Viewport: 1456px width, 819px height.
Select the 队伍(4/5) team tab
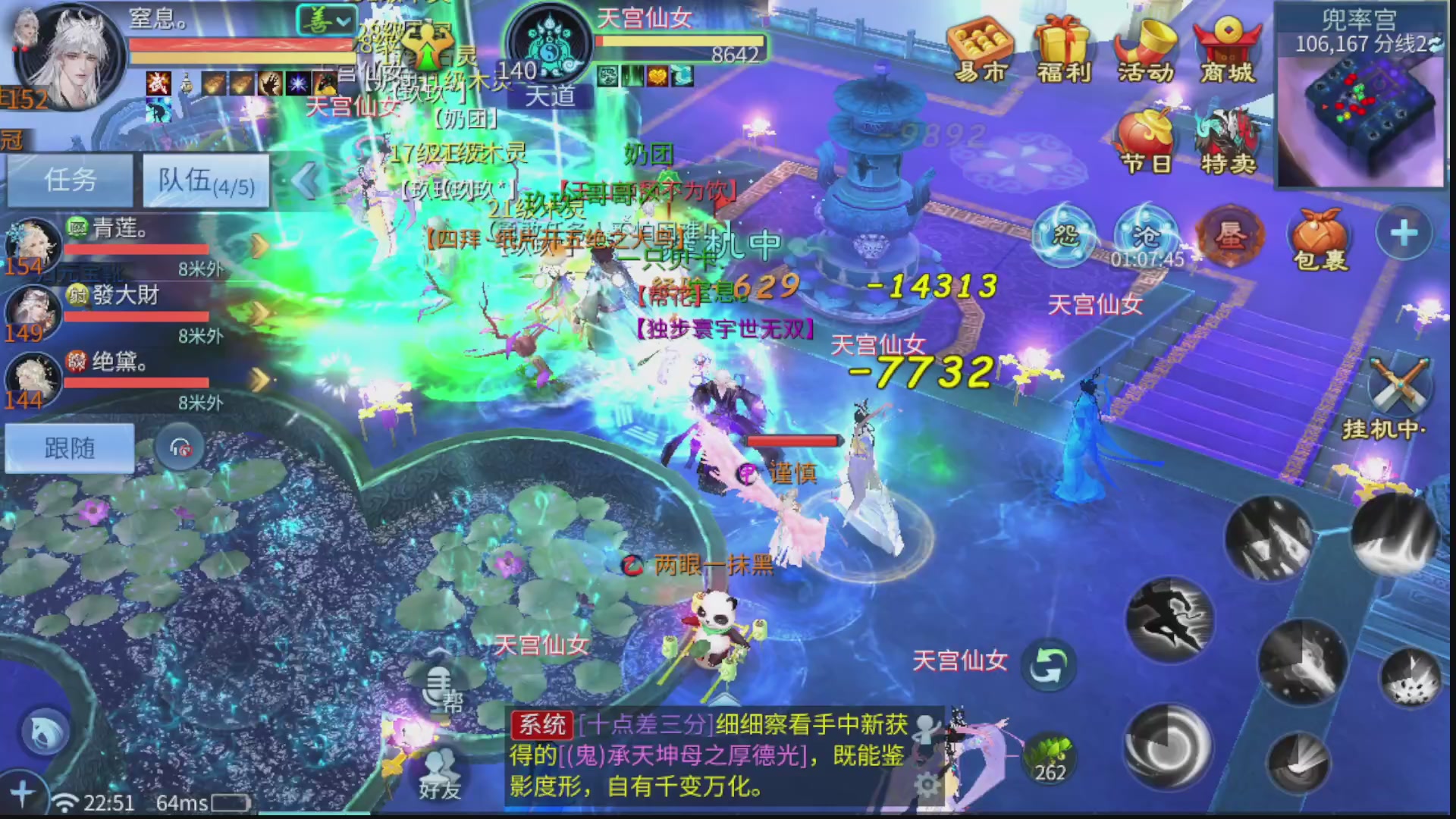point(203,180)
